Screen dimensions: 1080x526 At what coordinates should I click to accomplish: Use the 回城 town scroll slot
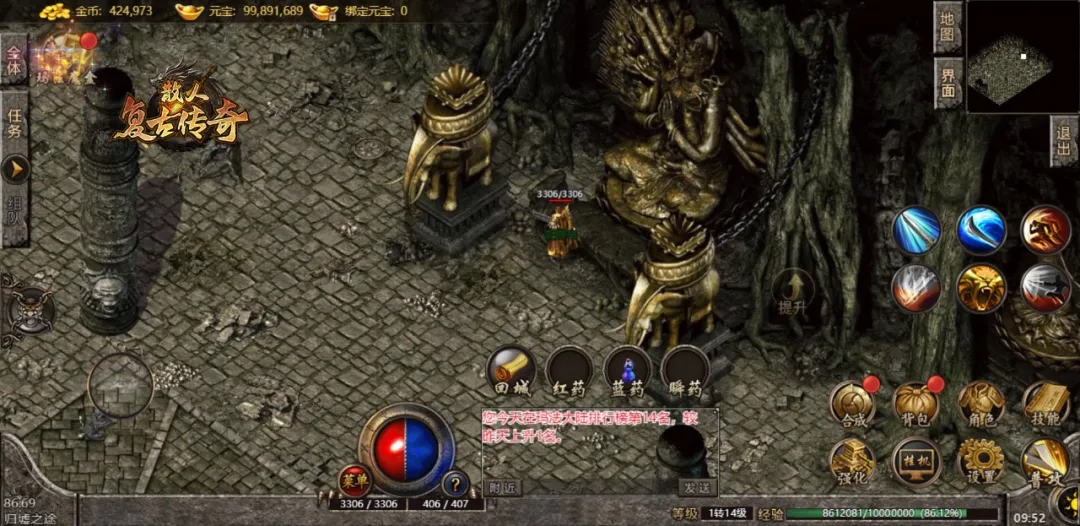510,371
